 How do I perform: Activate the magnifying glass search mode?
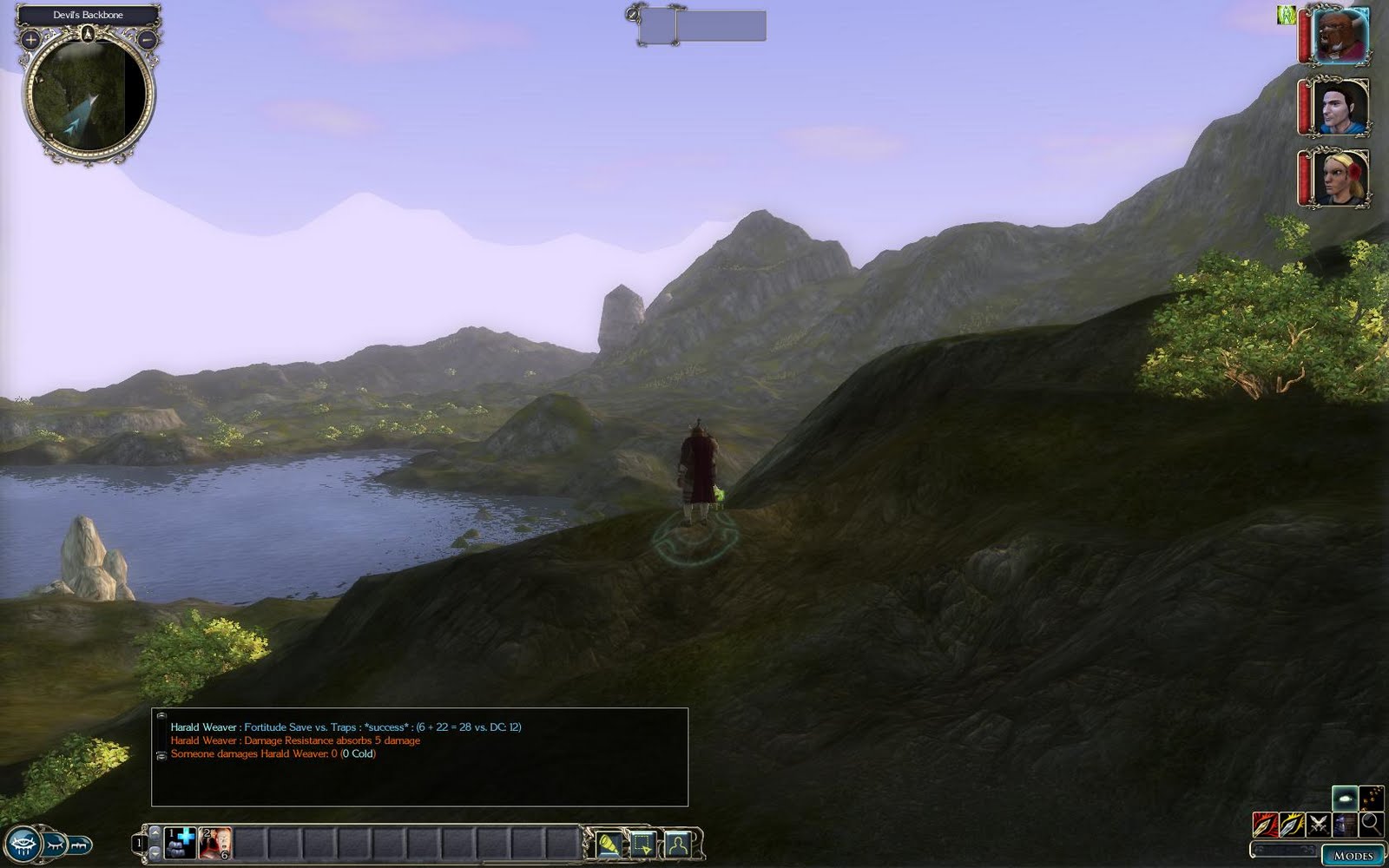[1371, 823]
